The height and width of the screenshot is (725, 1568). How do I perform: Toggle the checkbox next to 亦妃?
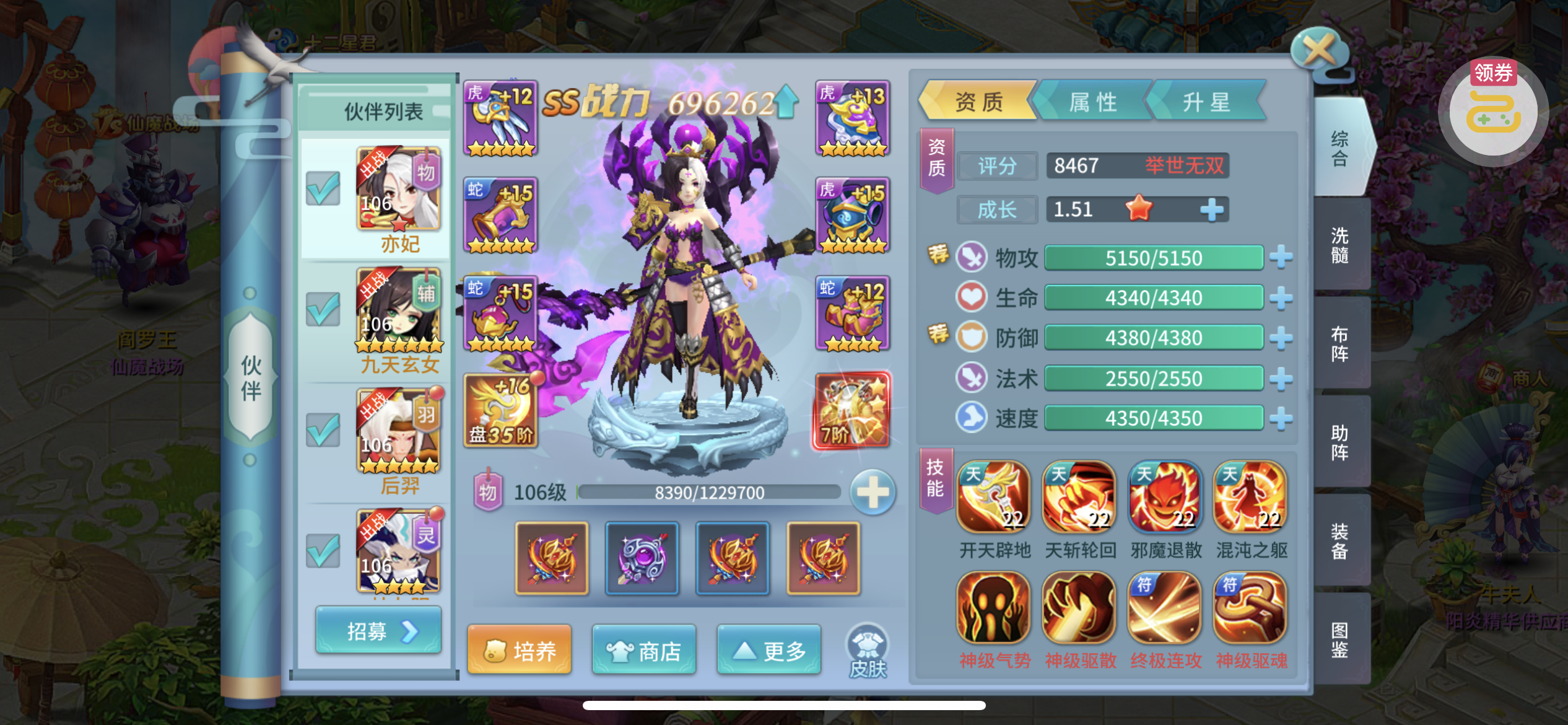[x=323, y=188]
